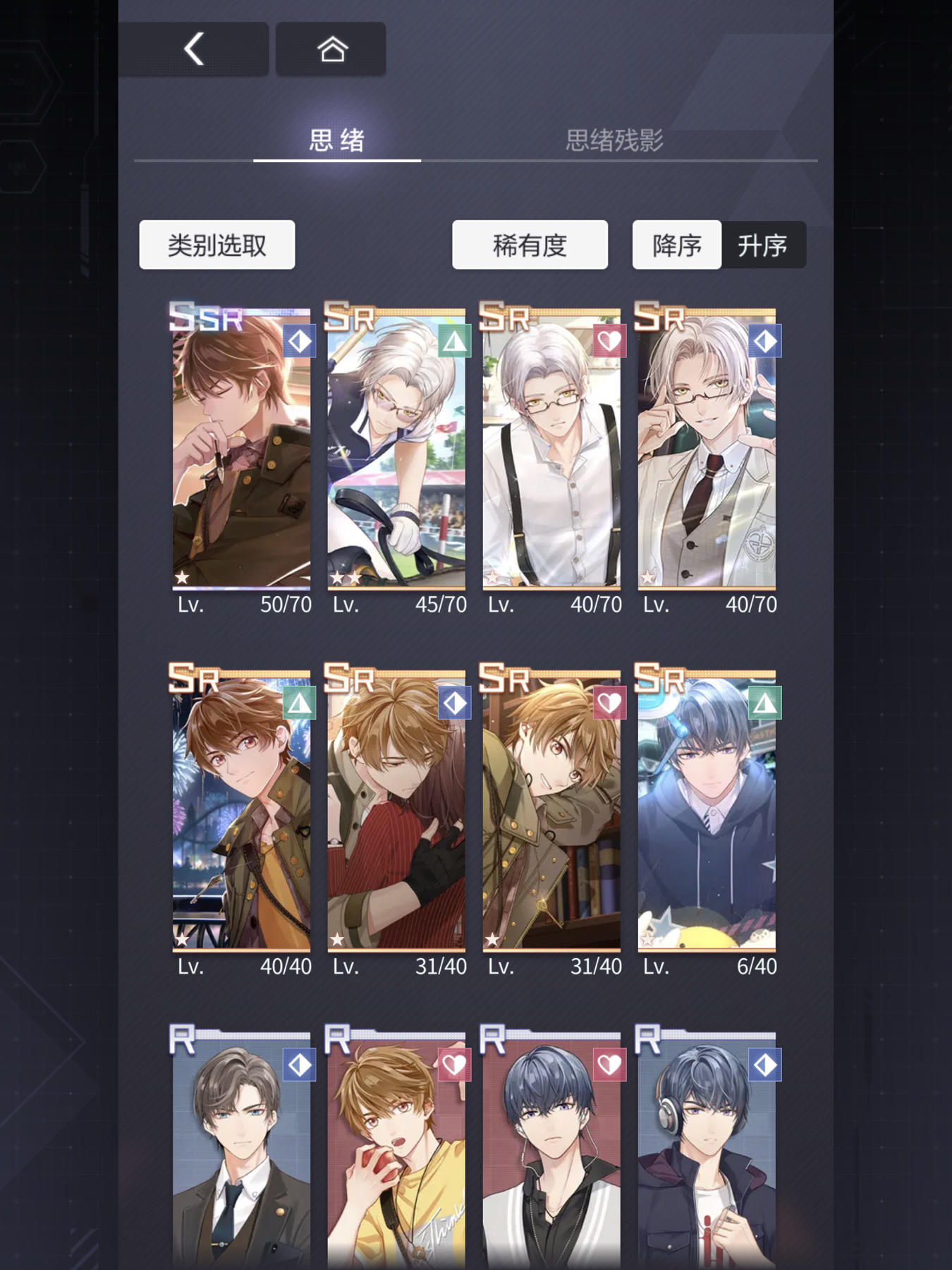Open the 稀有度 rarity sort option
The image size is (952, 1270).
click(x=530, y=244)
